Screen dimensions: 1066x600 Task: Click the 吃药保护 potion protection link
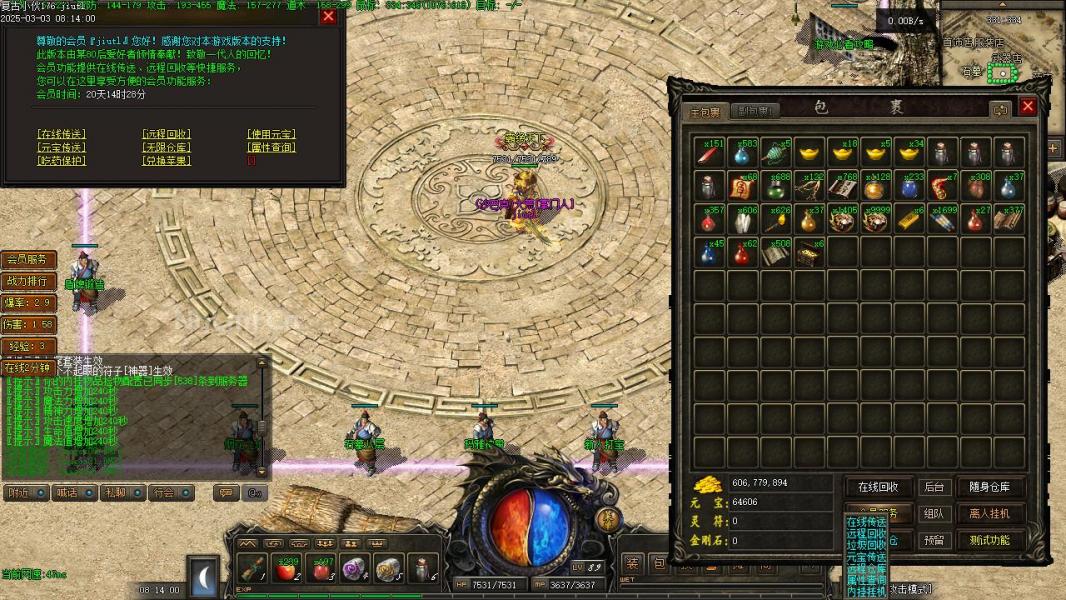coord(62,160)
